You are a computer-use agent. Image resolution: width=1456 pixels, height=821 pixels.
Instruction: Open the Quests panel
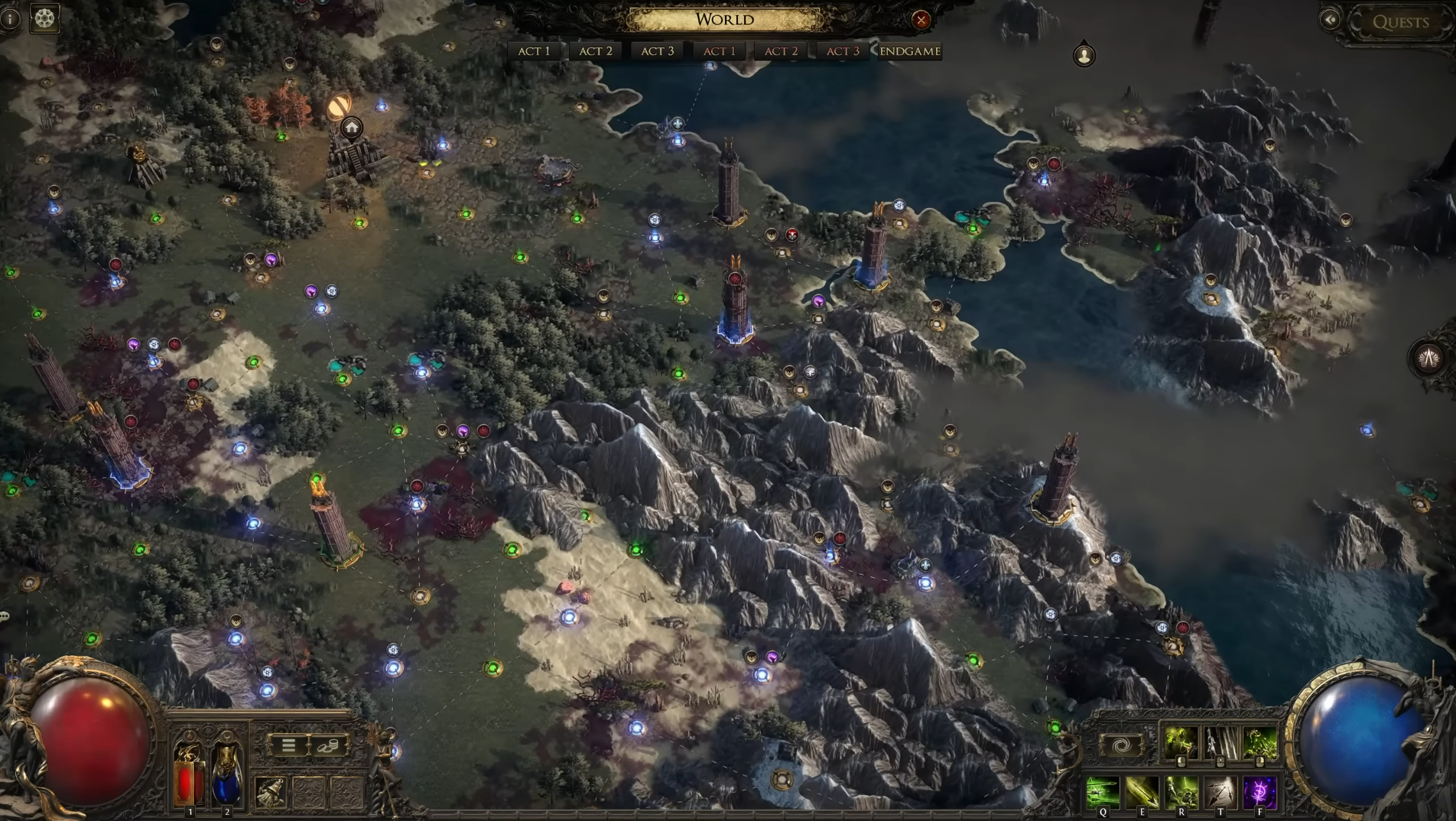pyautogui.click(x=1399, y=22)
